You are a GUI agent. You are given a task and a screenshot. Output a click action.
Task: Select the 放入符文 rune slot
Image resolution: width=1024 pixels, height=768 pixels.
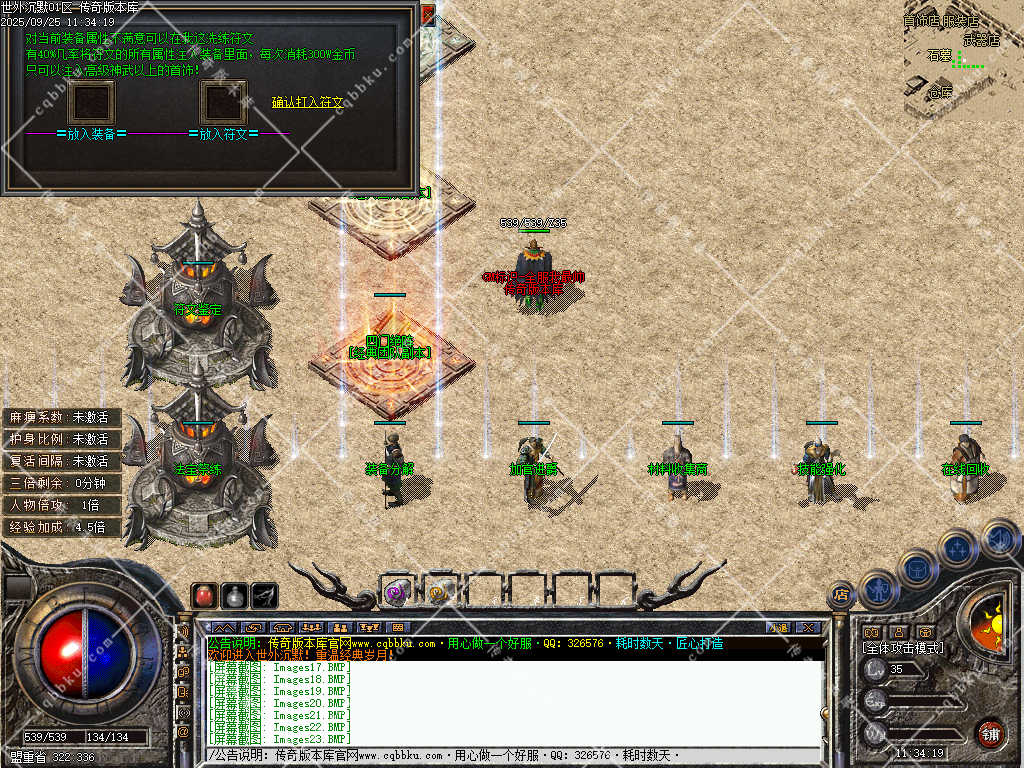223,103
